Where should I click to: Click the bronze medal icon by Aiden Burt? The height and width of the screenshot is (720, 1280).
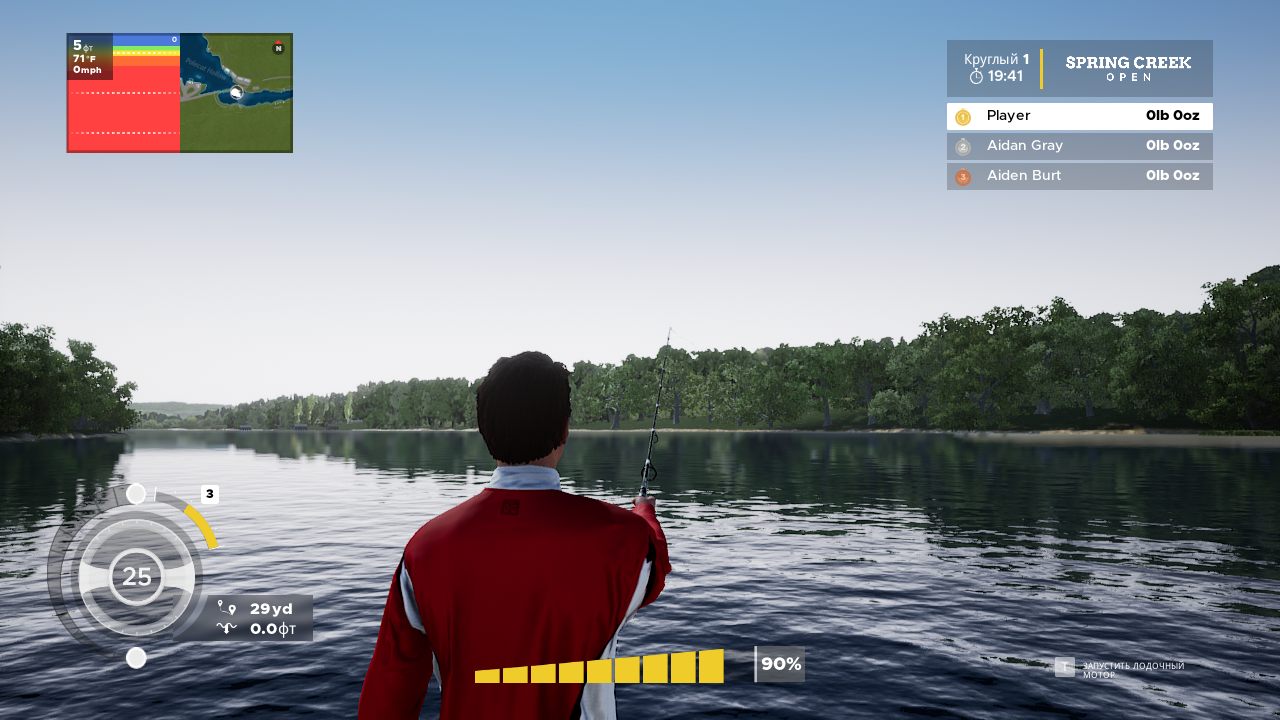coord(963,176)
